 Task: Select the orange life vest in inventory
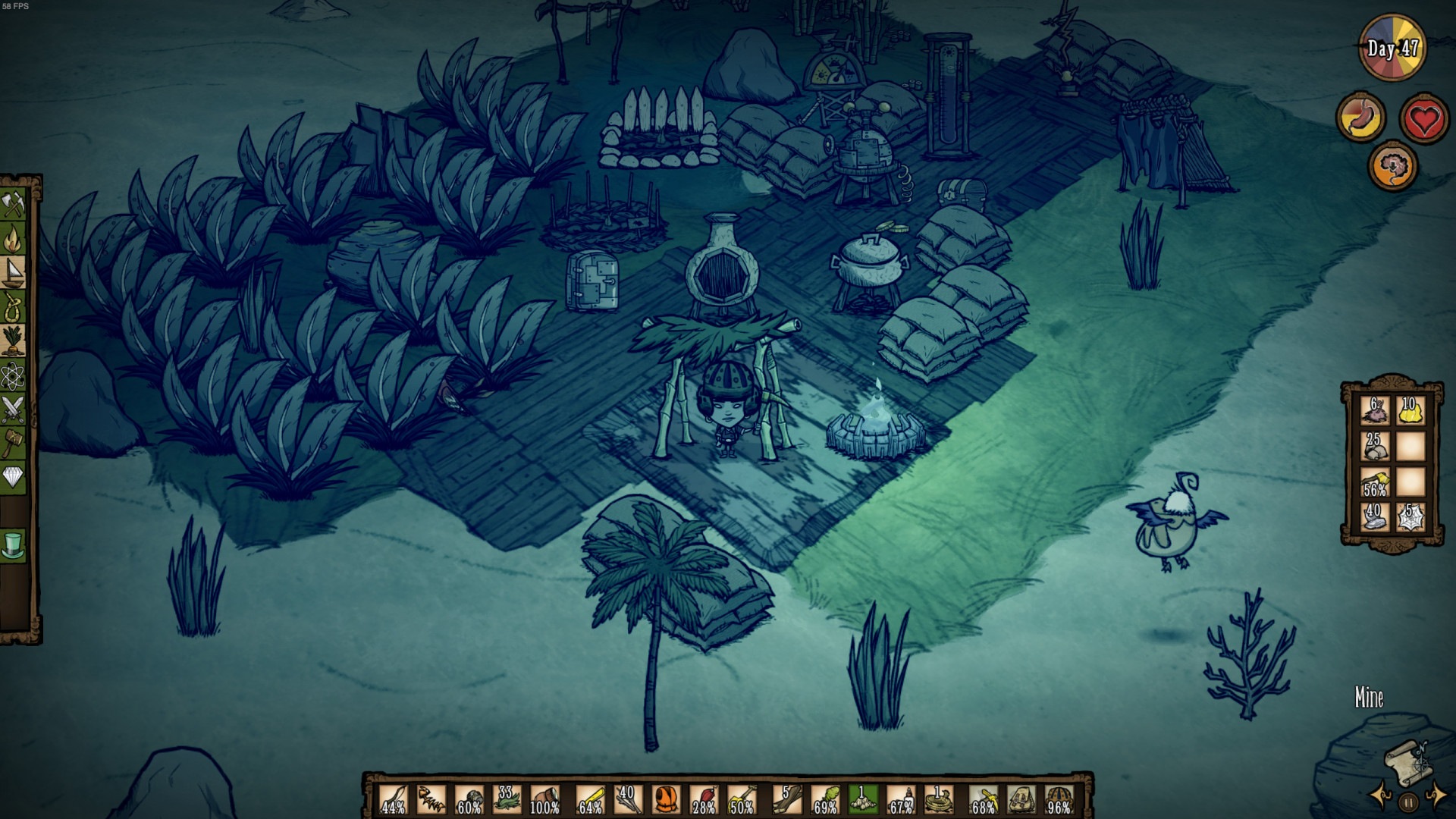(665, 799)
